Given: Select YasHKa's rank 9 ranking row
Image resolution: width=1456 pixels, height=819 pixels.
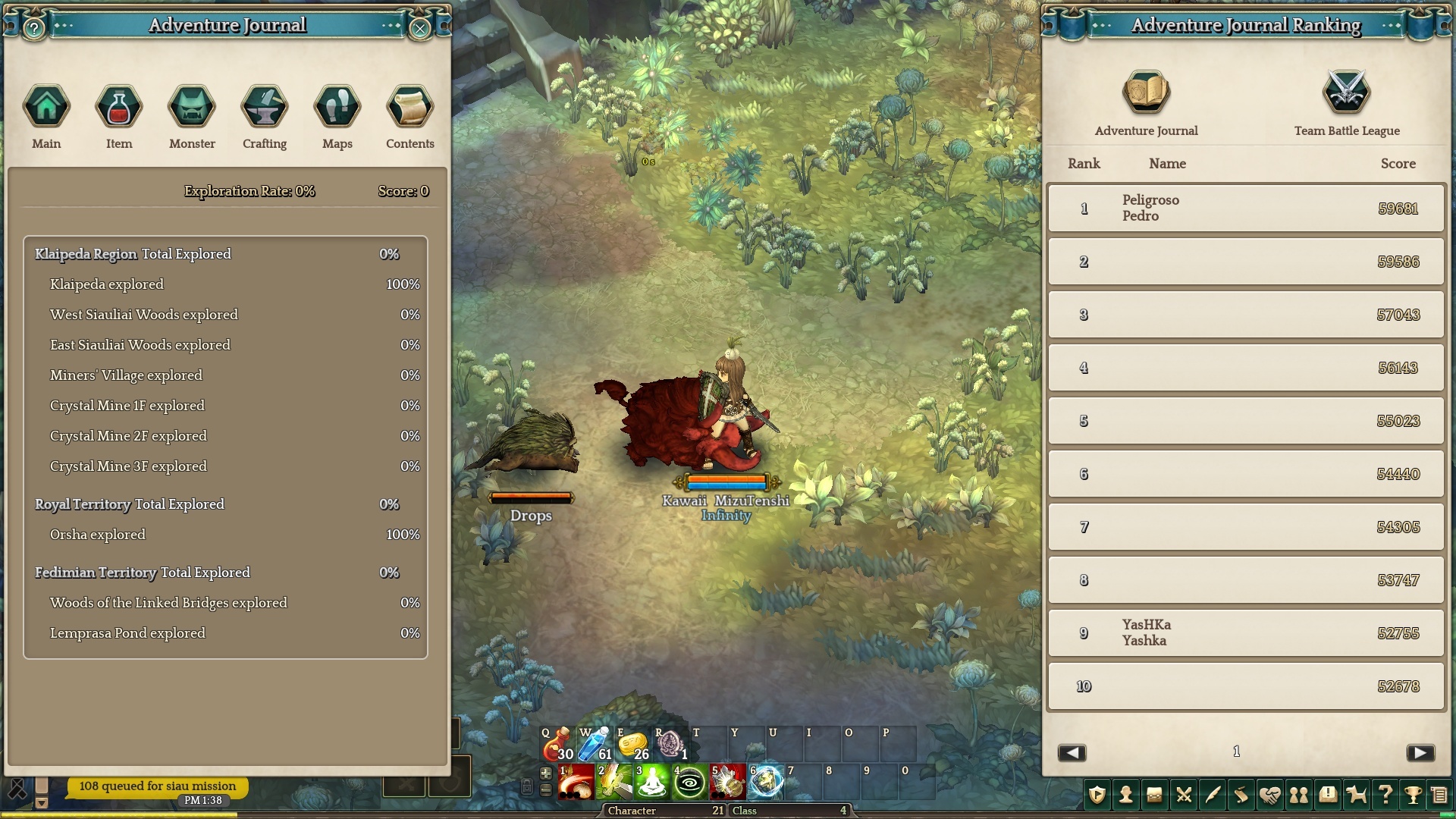Looking at the screenshot, I should tap(1246, 632).
